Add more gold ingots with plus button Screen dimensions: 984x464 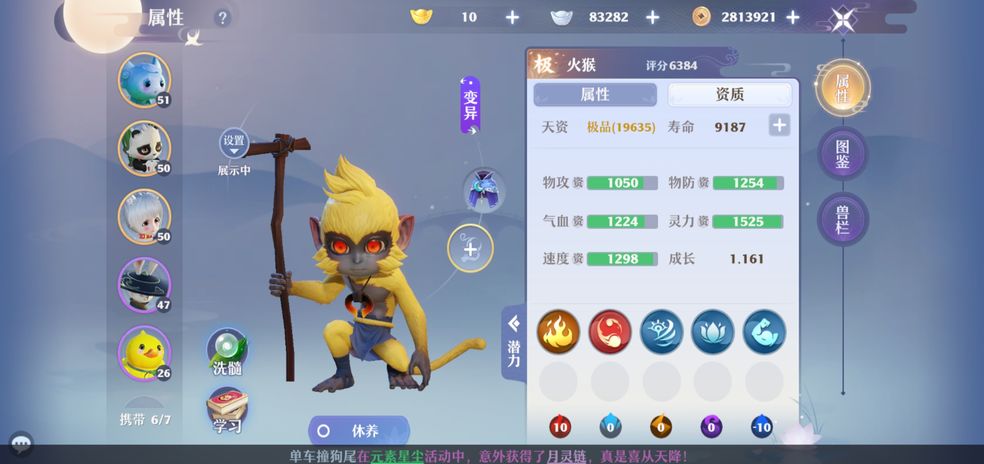pos(512,17)
